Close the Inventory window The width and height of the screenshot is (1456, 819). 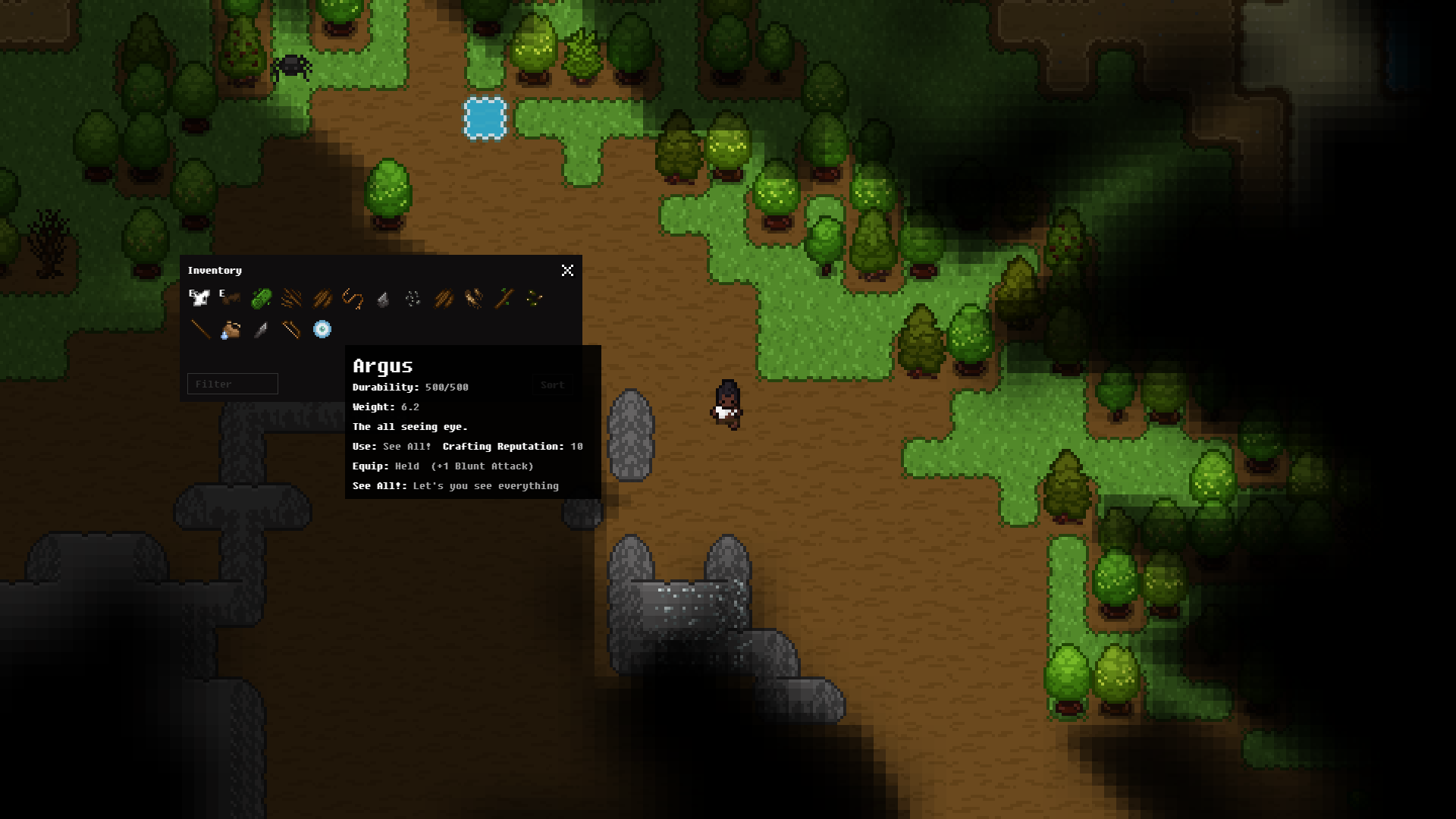567,271
